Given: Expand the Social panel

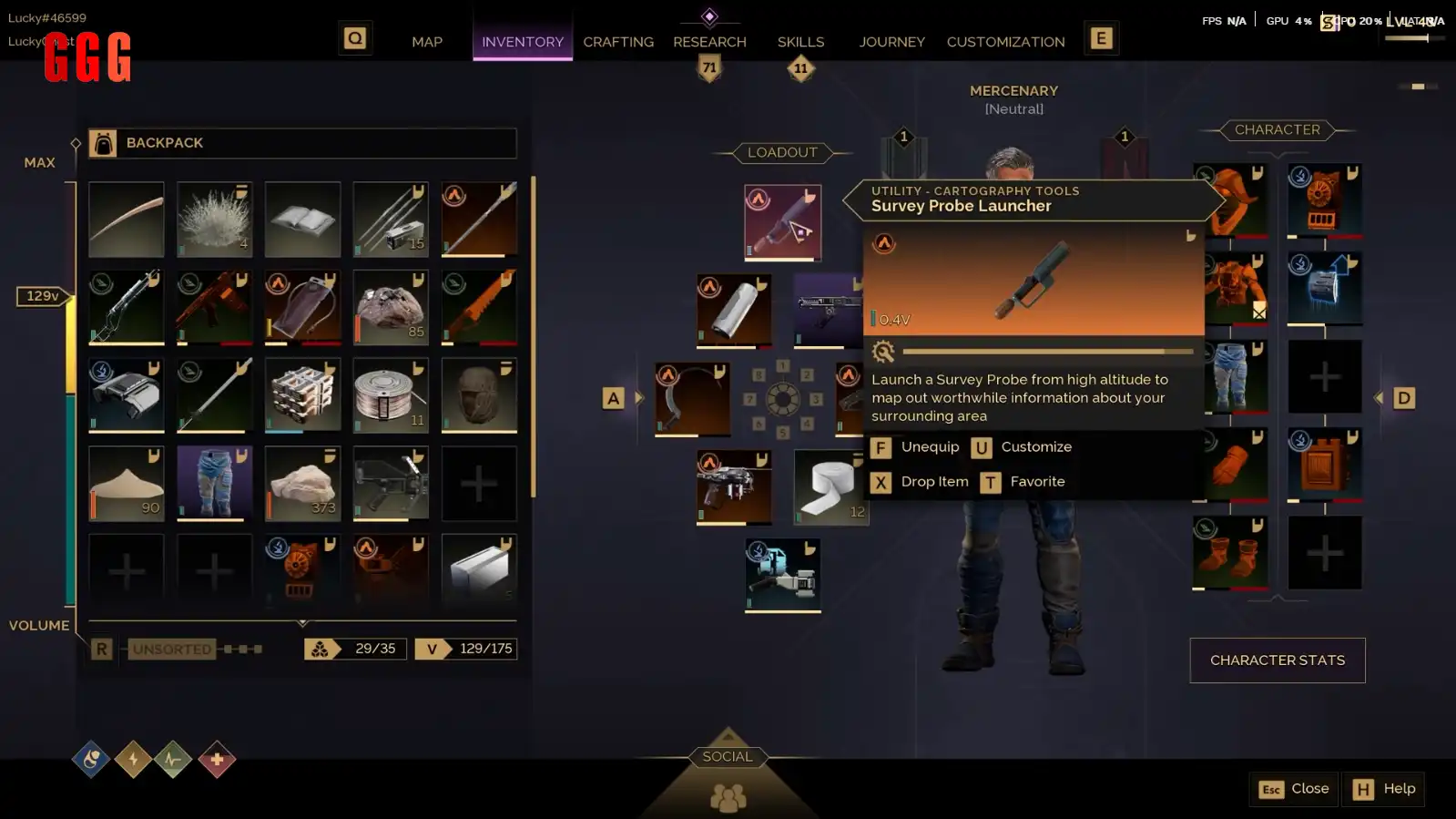Looking at the screenshot, I should click(x=728, y=757).
